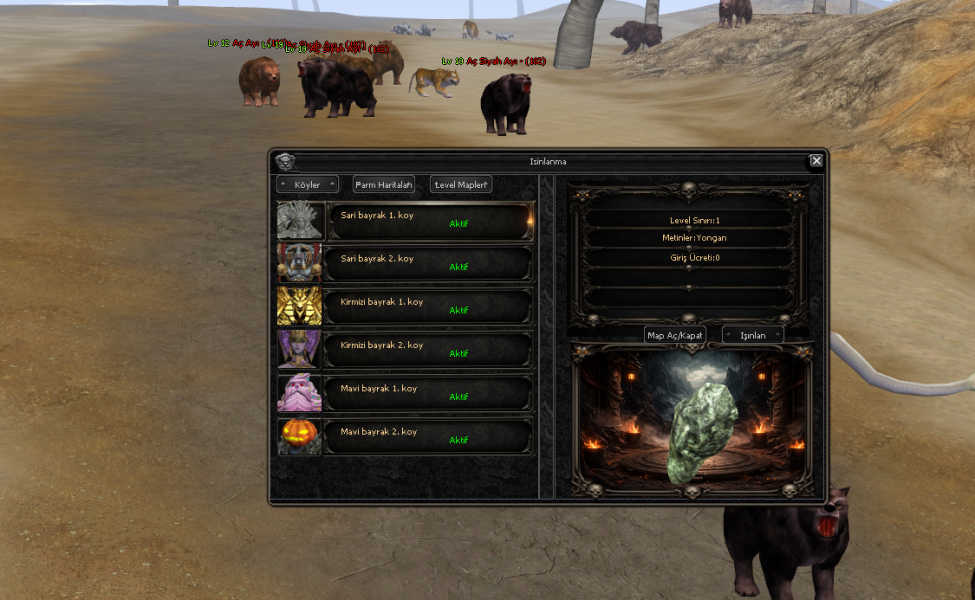
Task: Select Kirmizi bayrak 2. koy row
Action: pos(430,350)
